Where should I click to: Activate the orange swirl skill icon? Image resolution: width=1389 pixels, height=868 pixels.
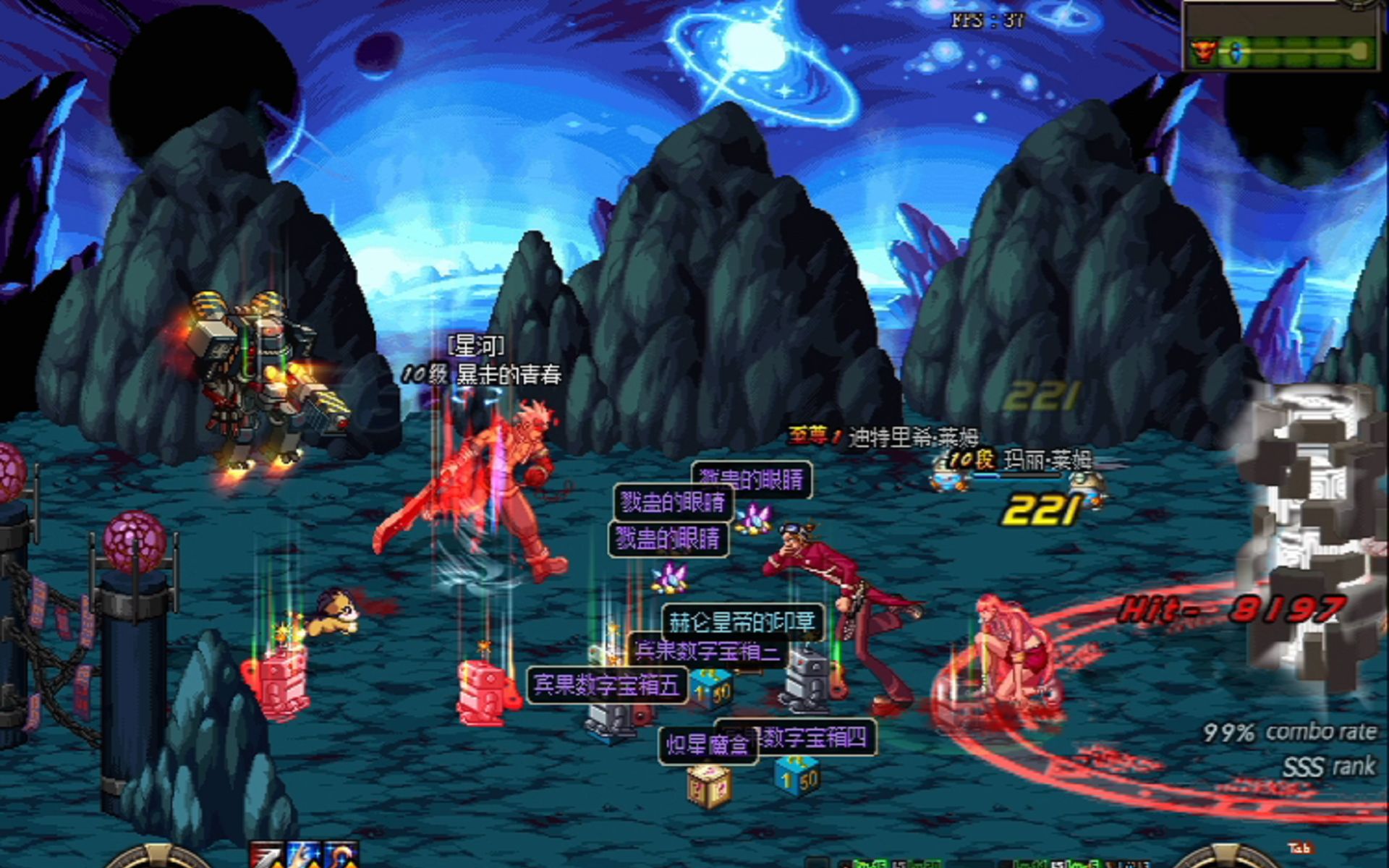[x=341, y=855]
